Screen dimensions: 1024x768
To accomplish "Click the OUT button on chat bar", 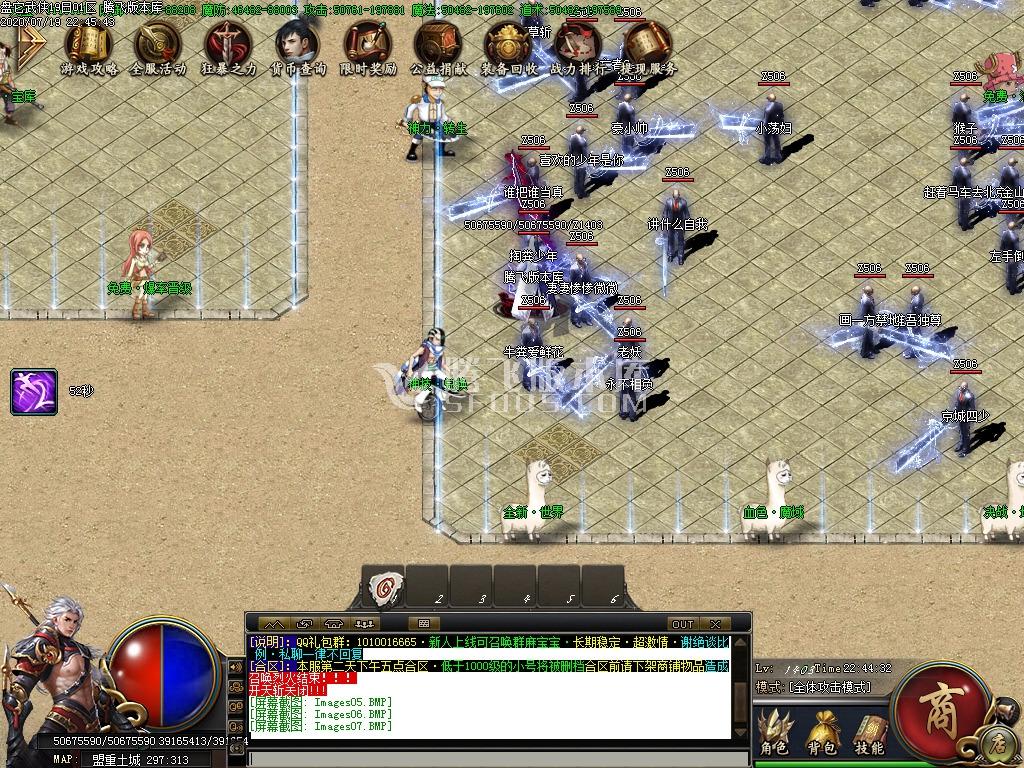I will coord(682,624).
